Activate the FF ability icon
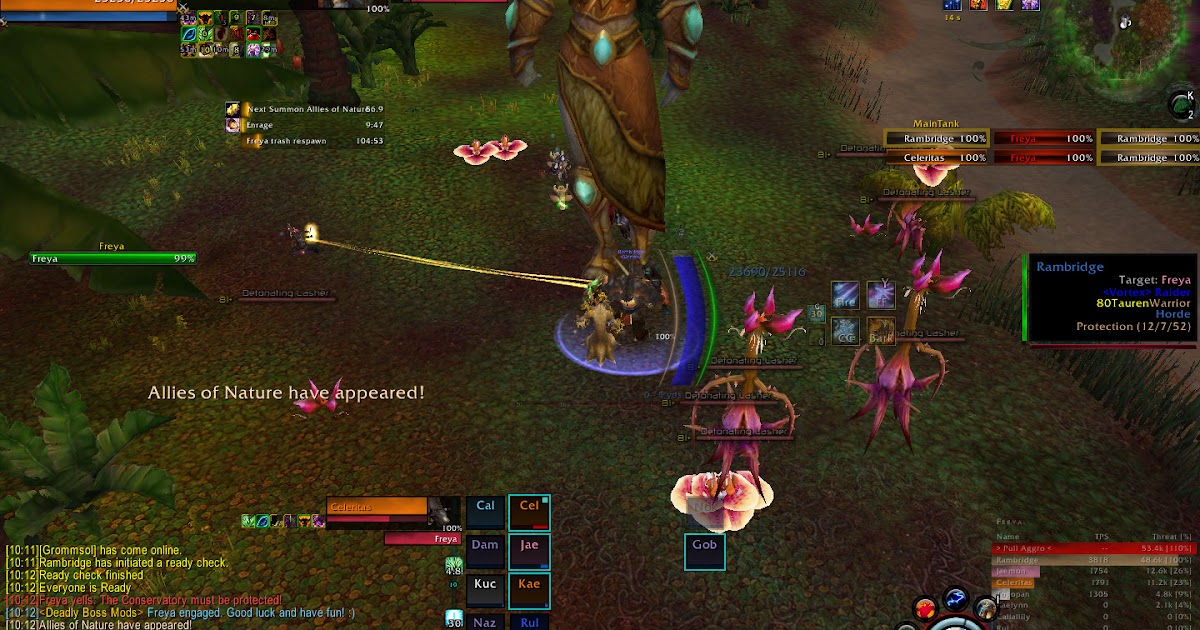 point(881,295)
